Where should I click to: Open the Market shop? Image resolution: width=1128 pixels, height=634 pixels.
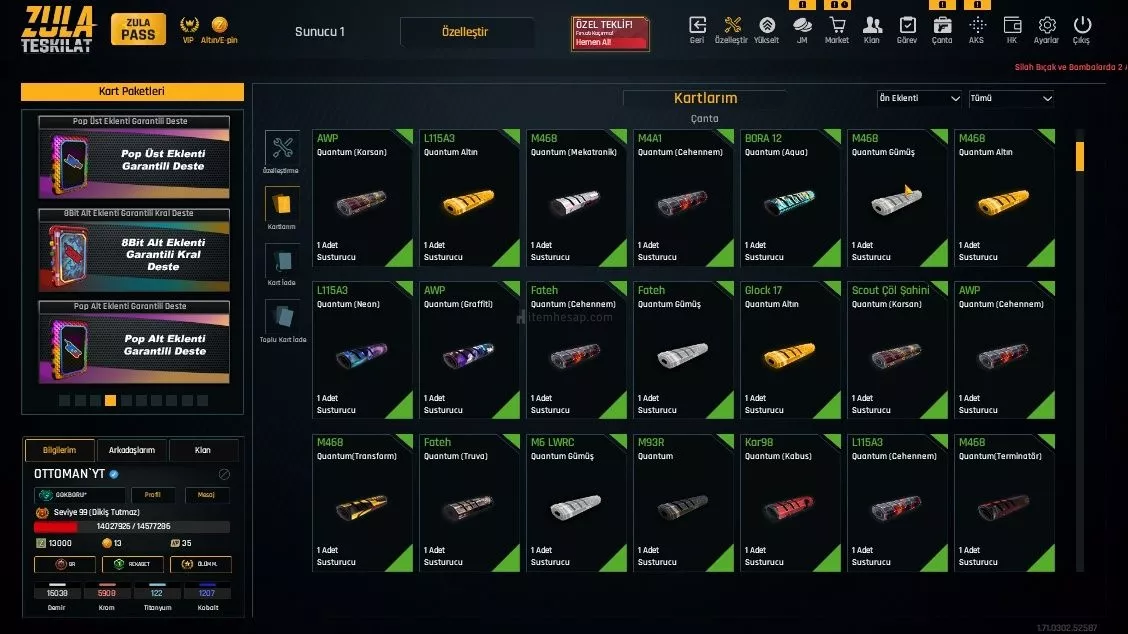pyautogui.click(x=837, y=27)
